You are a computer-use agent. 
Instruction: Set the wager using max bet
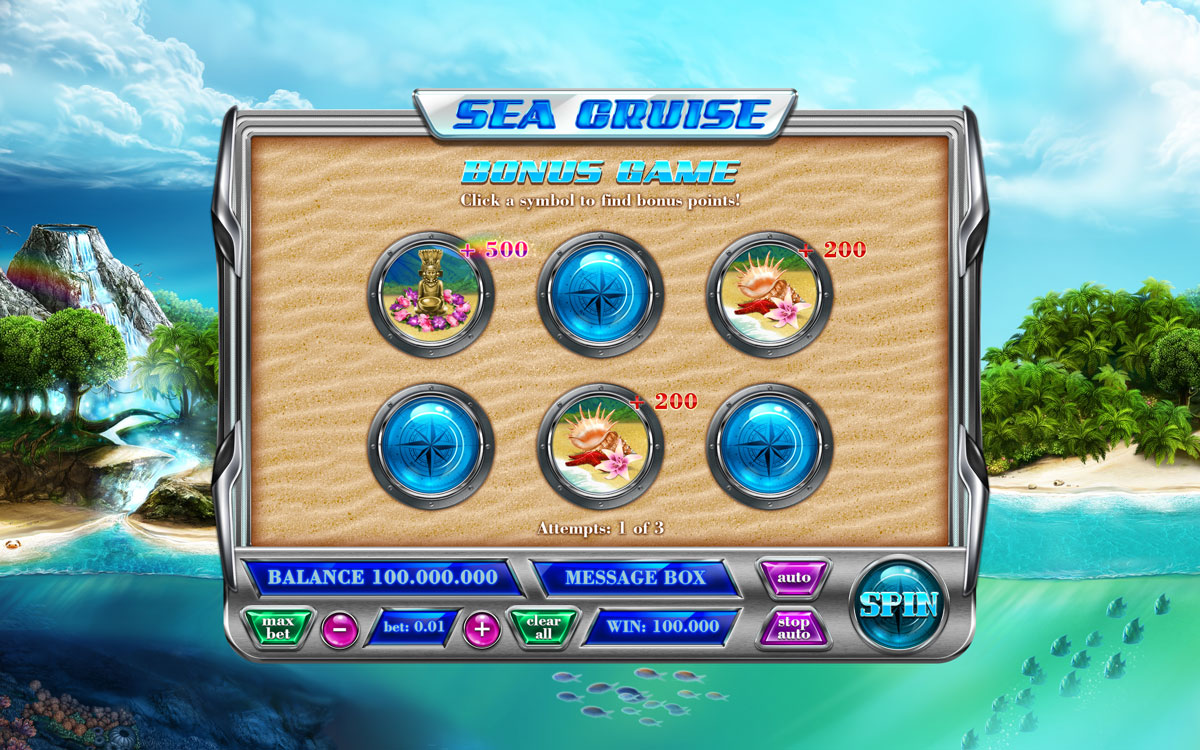pos(279,628)
